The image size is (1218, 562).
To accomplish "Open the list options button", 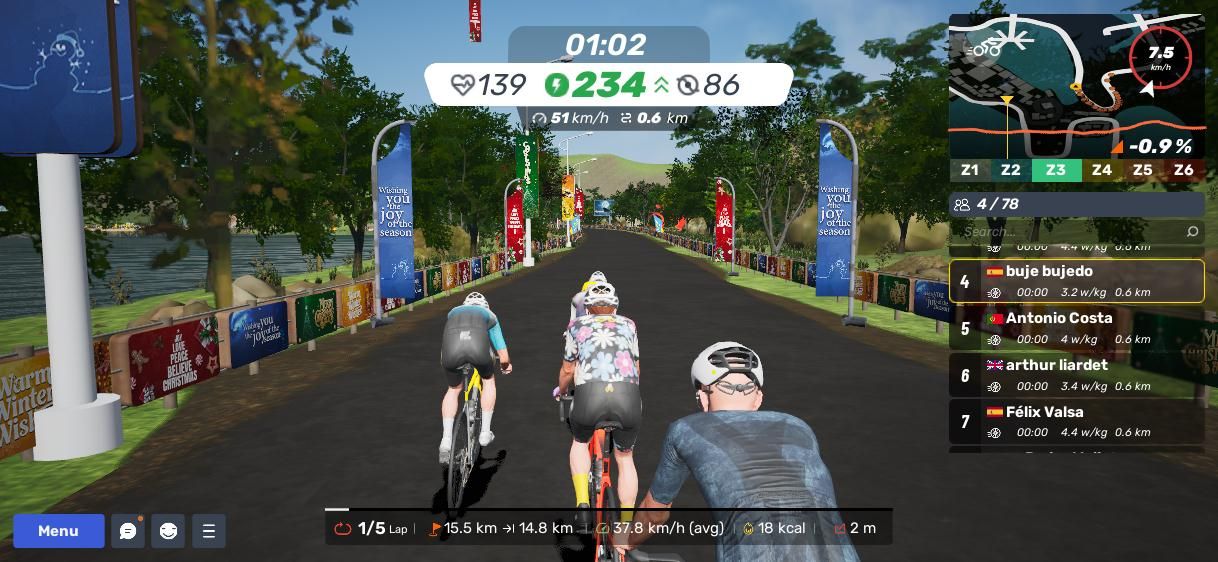I will pos(209,531).
